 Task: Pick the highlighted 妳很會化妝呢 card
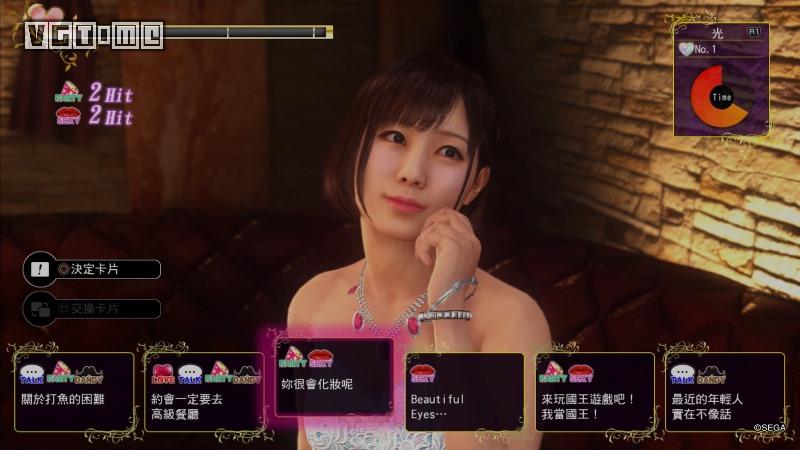pos(334,376)
